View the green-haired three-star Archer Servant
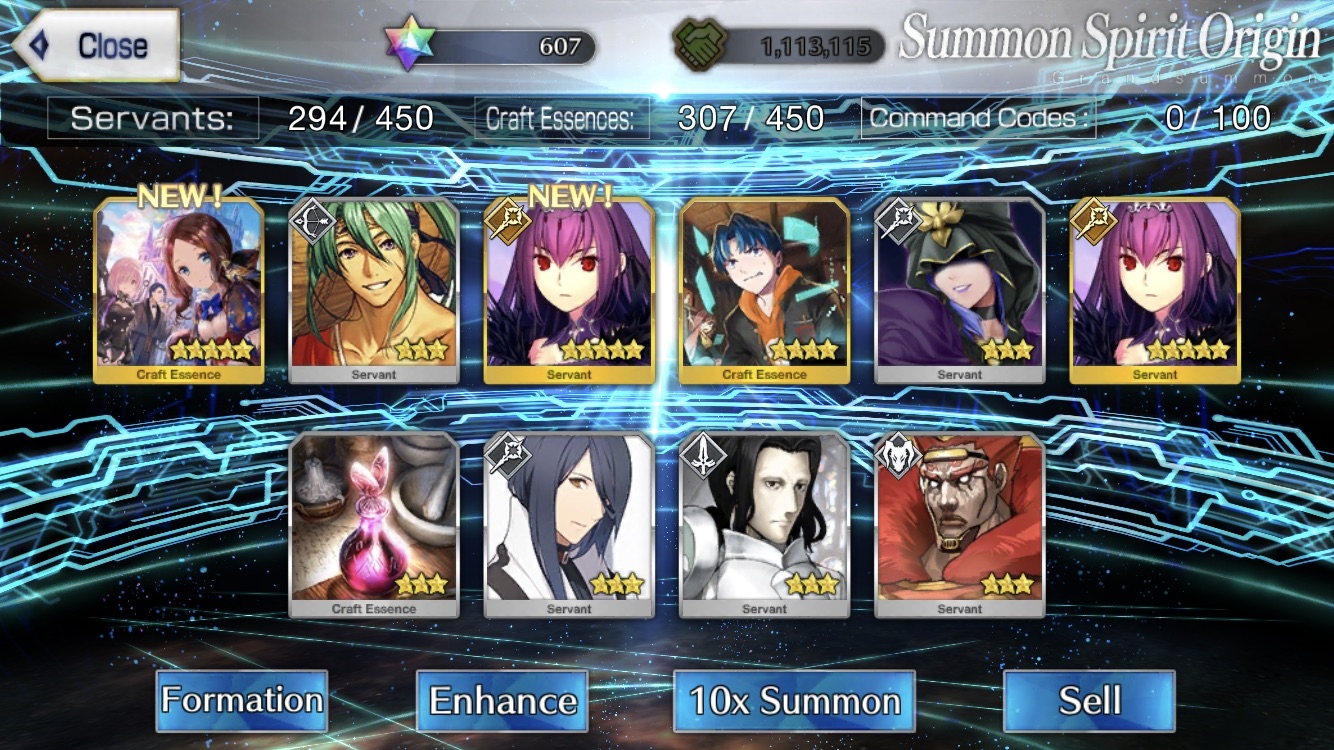1334x750 pixels. click(x=374, y=290)
